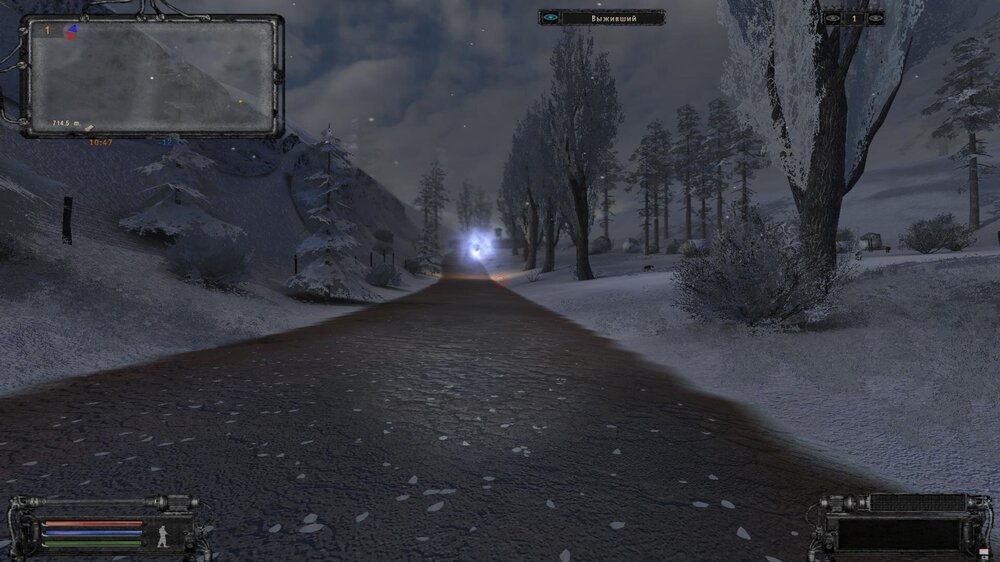Click the minimap panel
1000x562 pixels.
tap(152, 76)
